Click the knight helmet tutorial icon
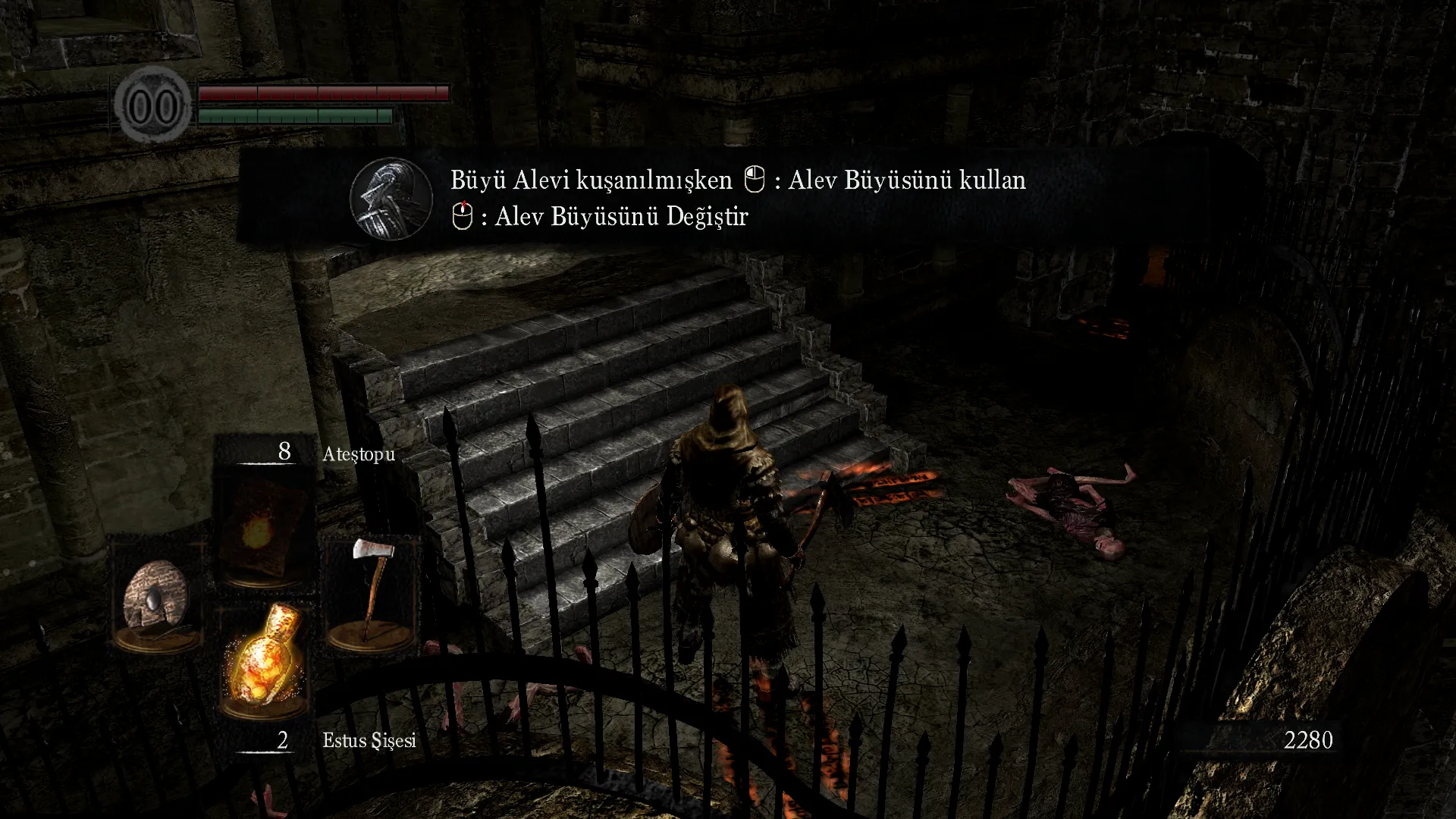1456x819 pixels. [391, 199]
